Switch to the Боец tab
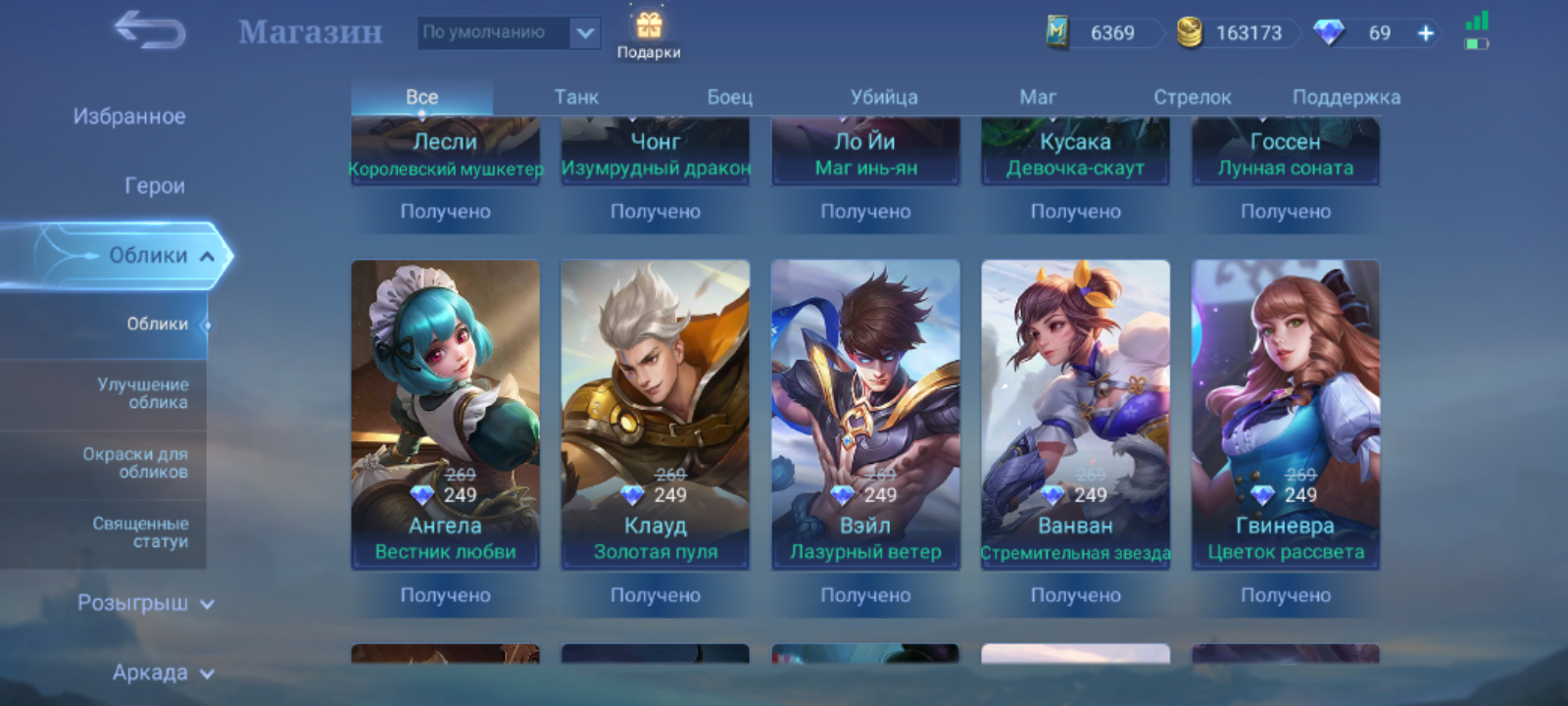 click(x=730, y=97)
